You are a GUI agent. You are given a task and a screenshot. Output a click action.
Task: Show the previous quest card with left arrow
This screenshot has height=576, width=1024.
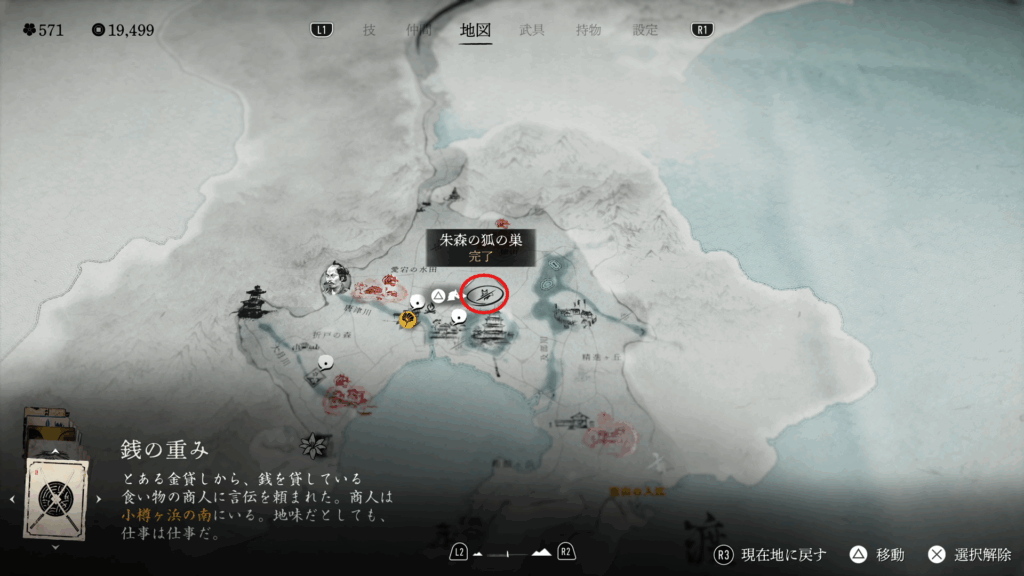(x=12, y=497)
